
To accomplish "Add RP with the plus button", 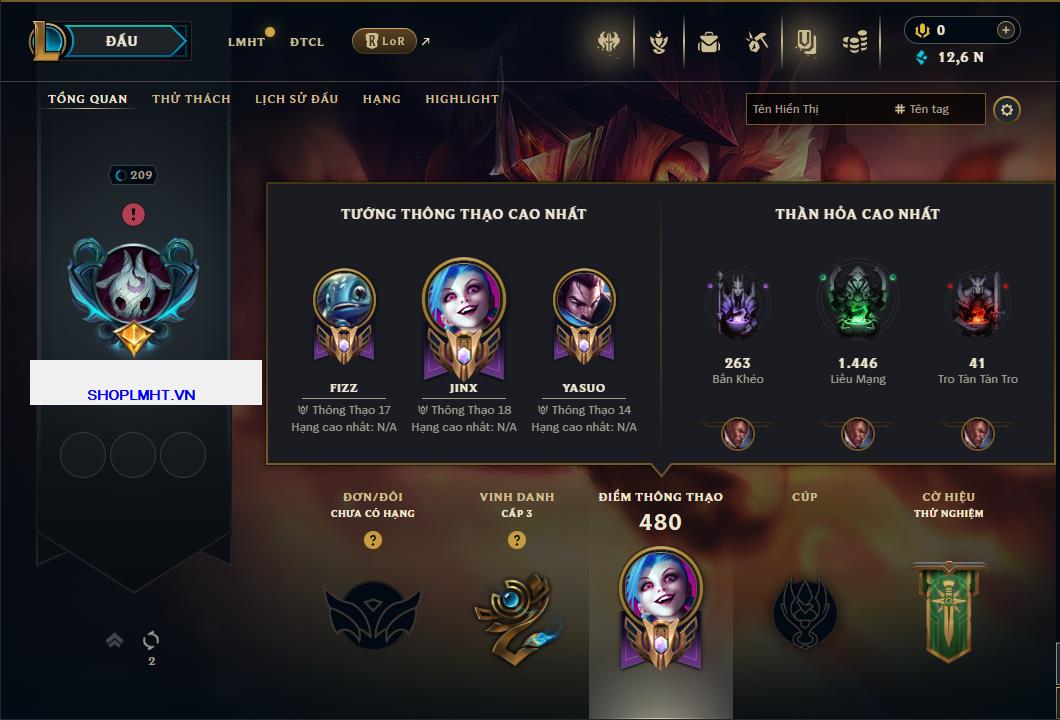I will [1005, 30].
